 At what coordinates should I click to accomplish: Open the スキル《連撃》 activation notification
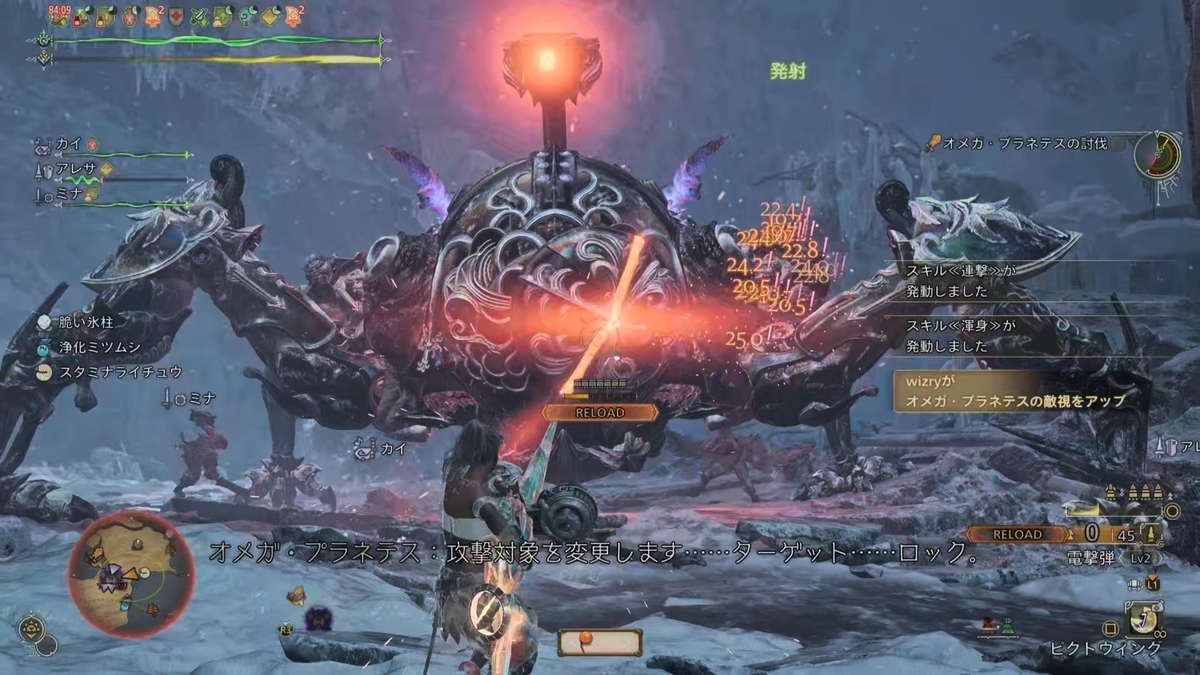[1030, 281]
